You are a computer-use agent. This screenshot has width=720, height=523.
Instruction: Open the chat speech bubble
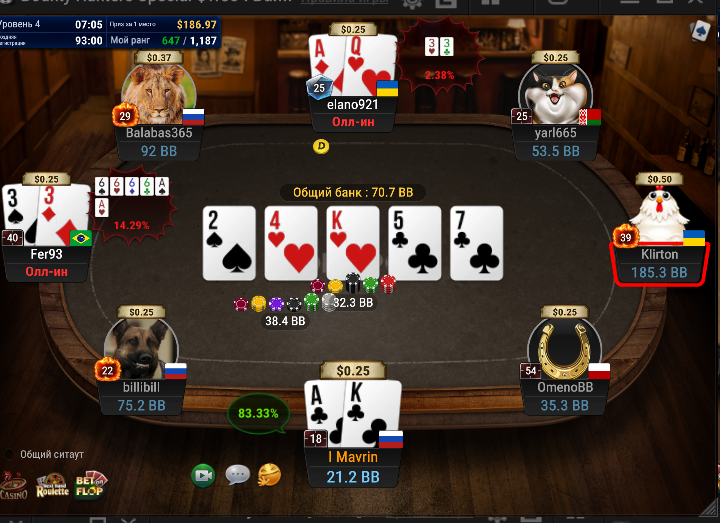pos(237,474)
